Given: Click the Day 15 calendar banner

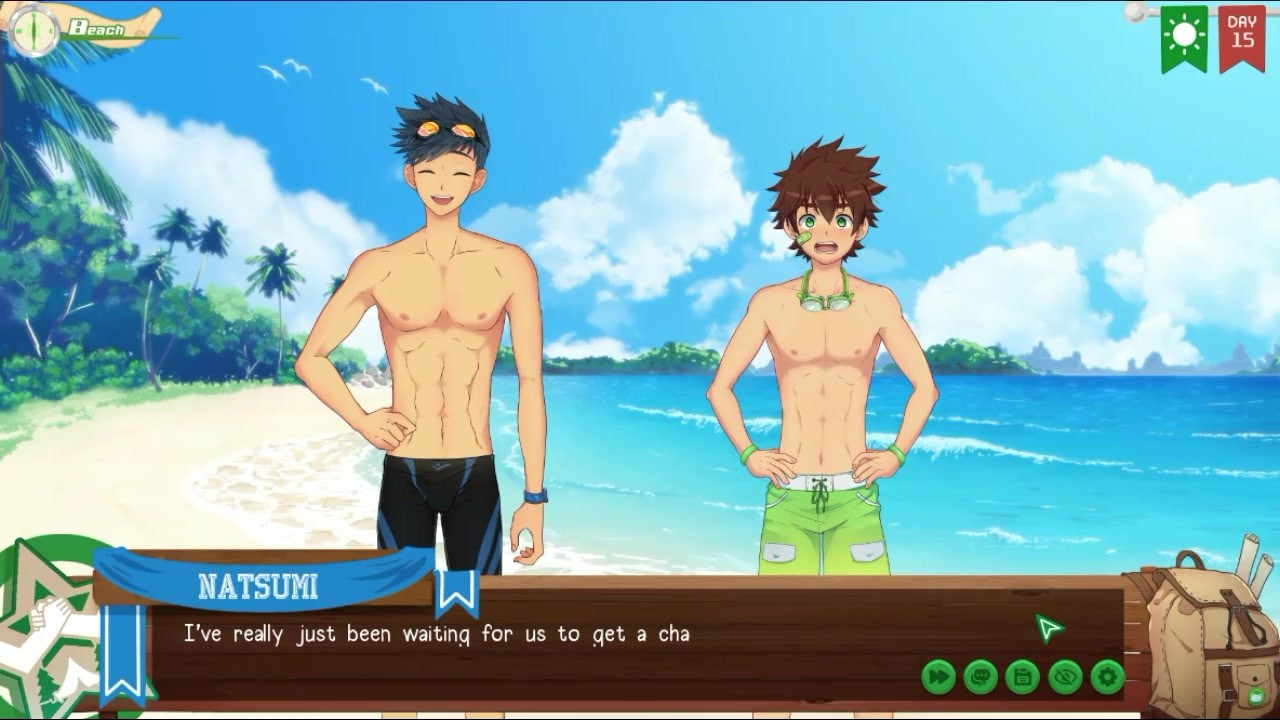Looking at the screenshot, I should pos(1241,37).
